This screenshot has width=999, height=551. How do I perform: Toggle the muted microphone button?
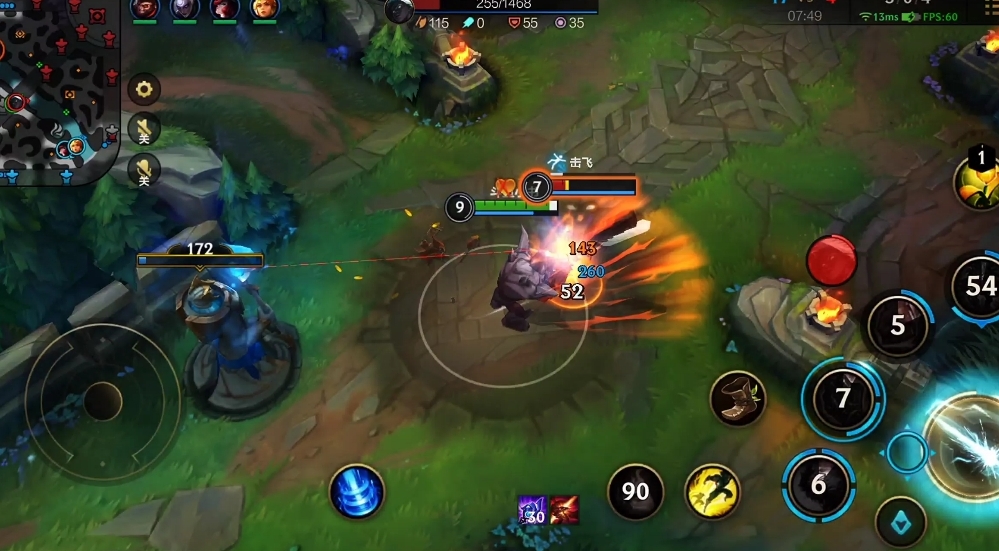click(x=145, y=168)
